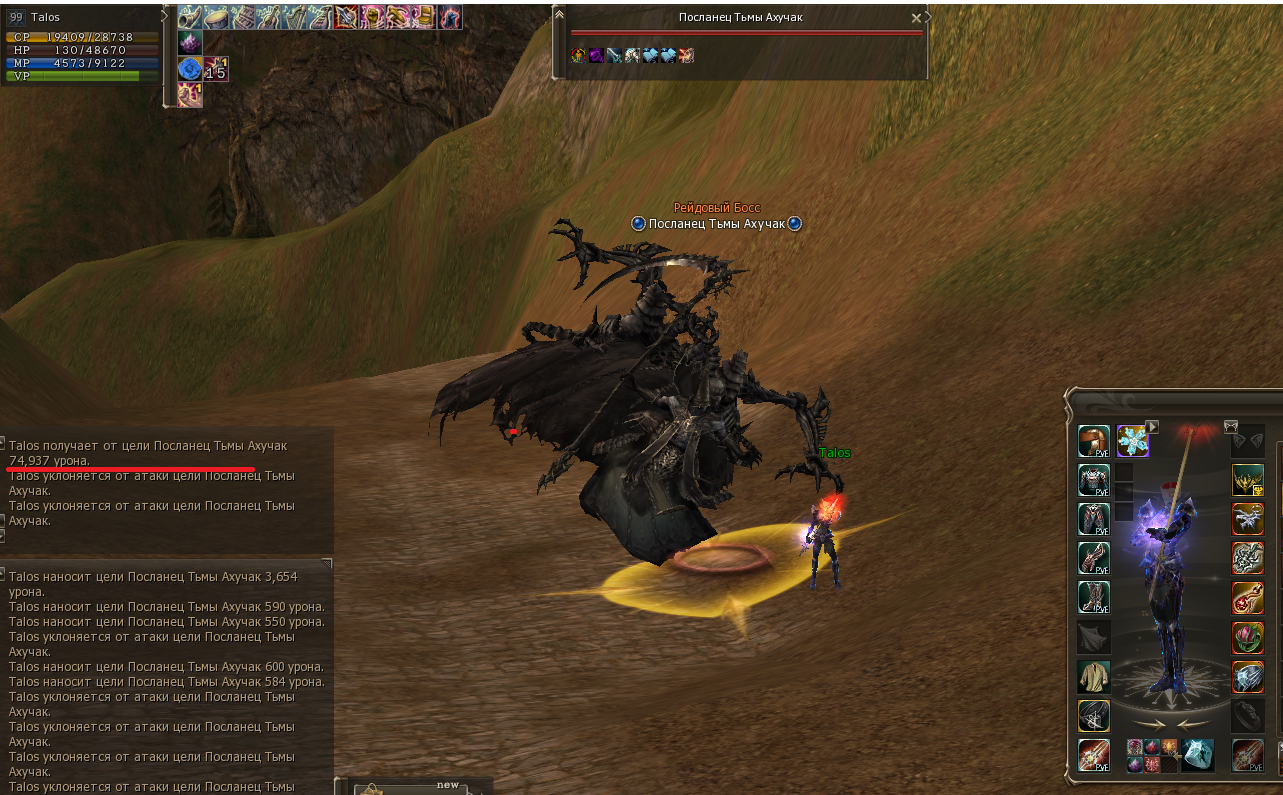The height and width of the screenshot is (795, 1283).
Task: Select the chest armor equipment slot
Action: 1093,480
